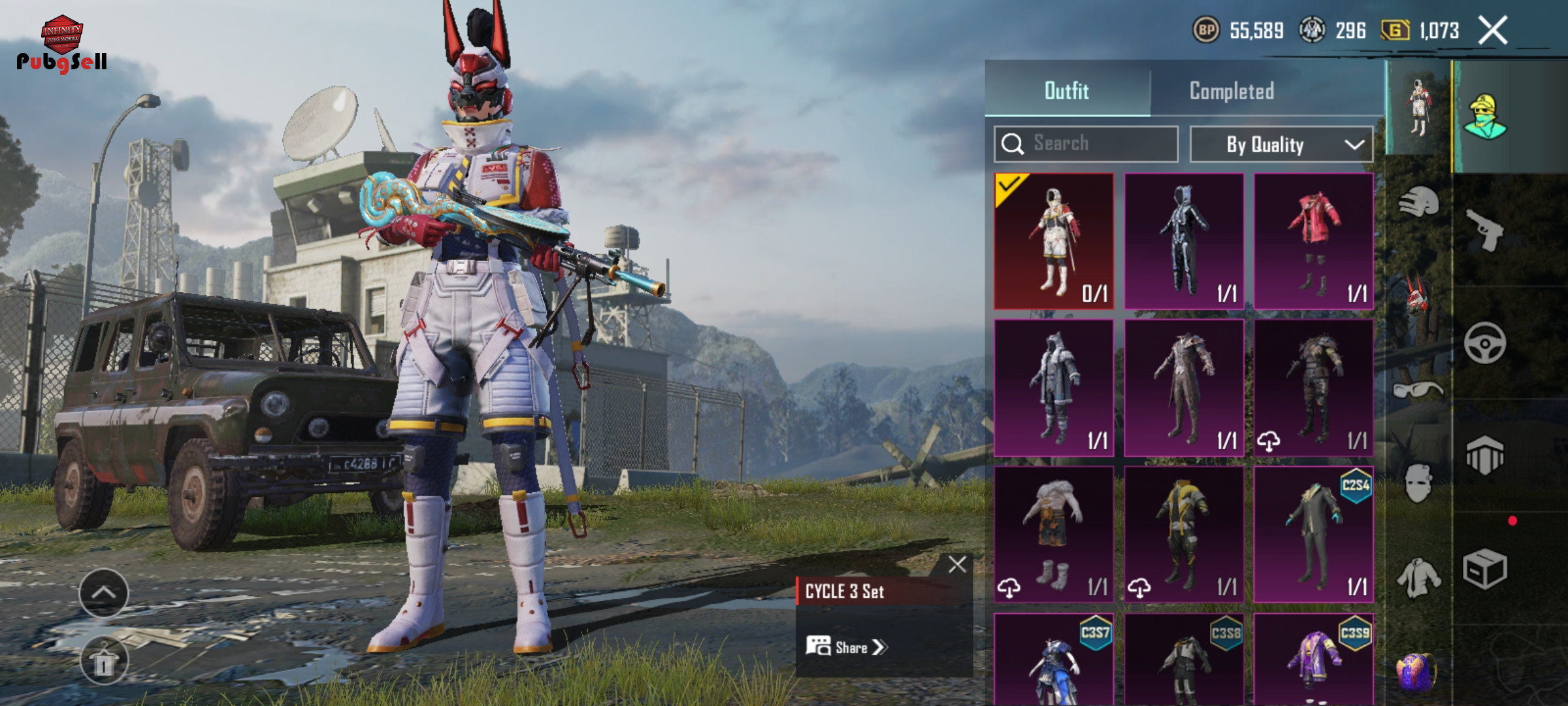Select the C3S9 purple jacket outfit

(x=1313, y=660)
